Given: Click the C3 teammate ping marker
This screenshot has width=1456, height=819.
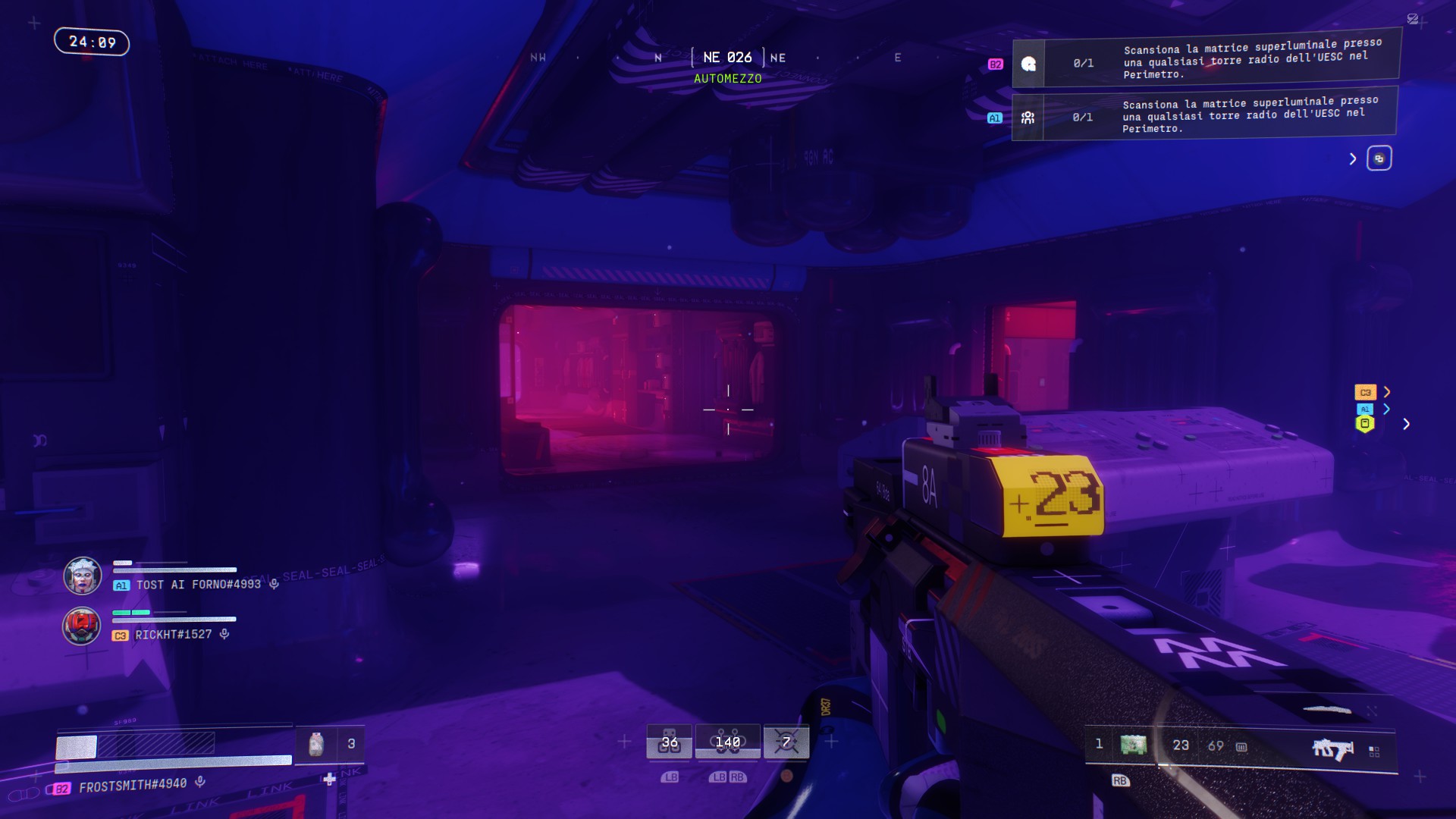Looking at the screenshot, I should [x=1365, y=392].
